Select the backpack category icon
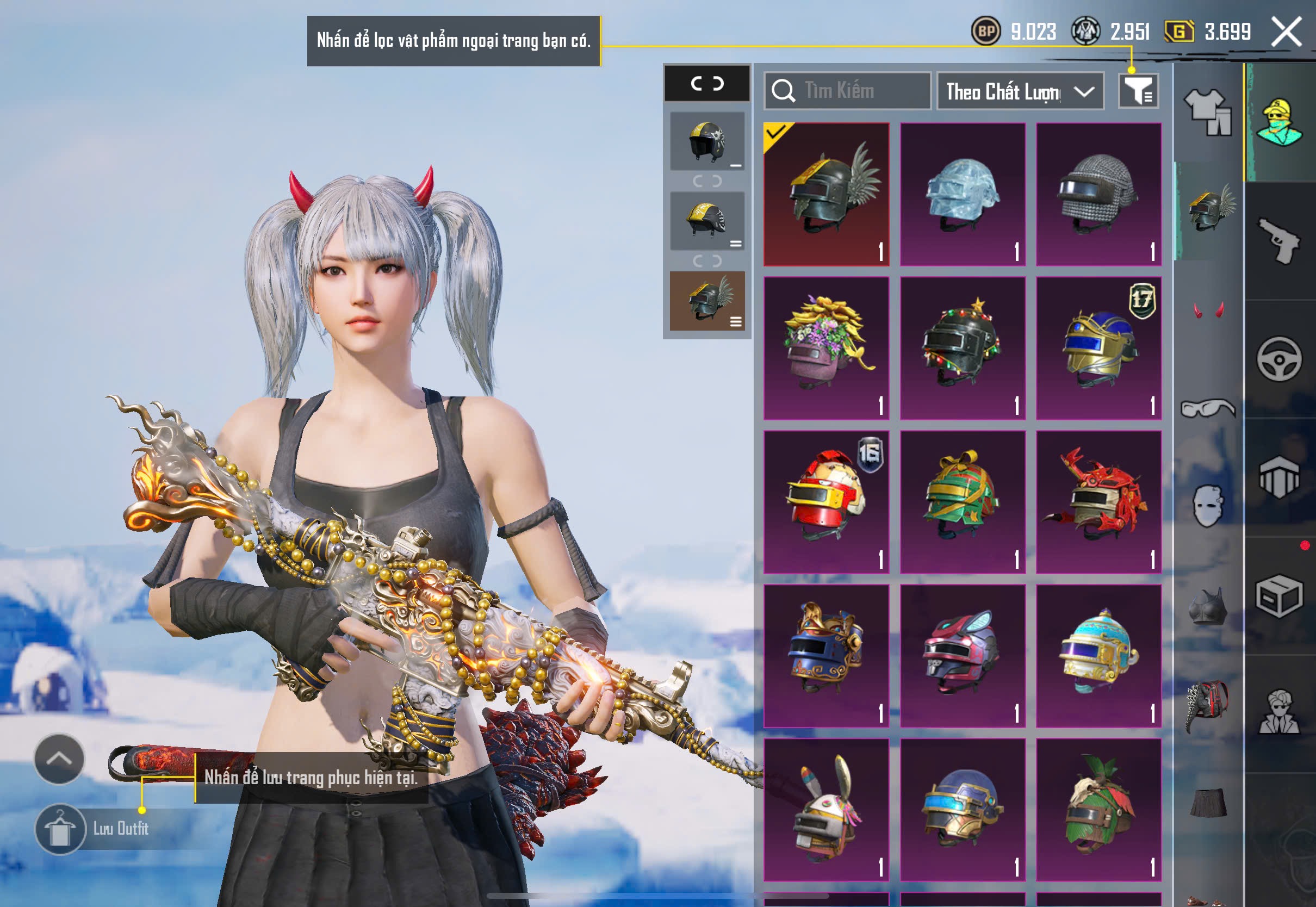Image resolution: width=1316 pixels, height=907 pixels. 1208,706
